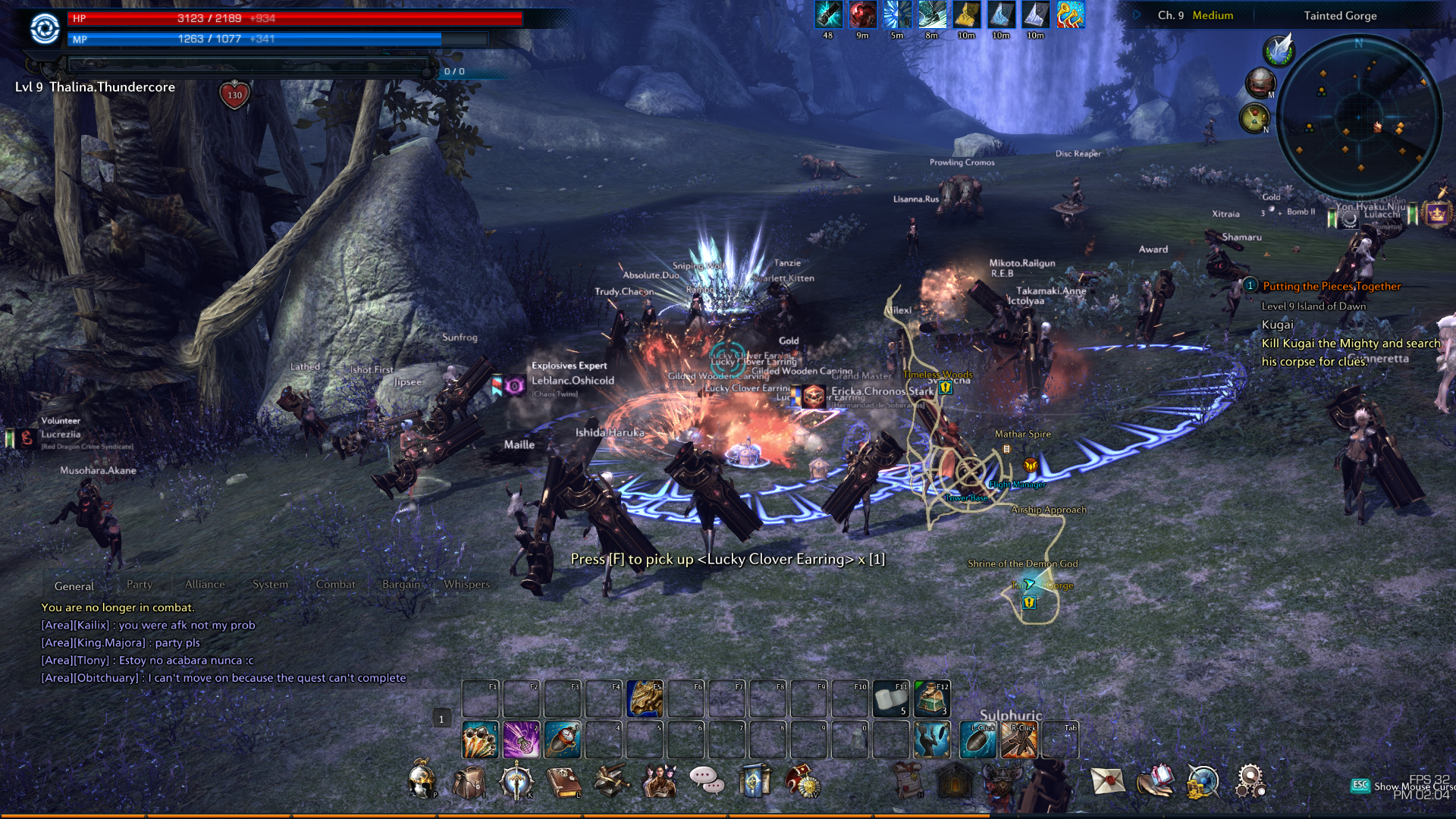Click the circular minimap
Viewport: 1456px width, 819px height.
[1358, 116]
